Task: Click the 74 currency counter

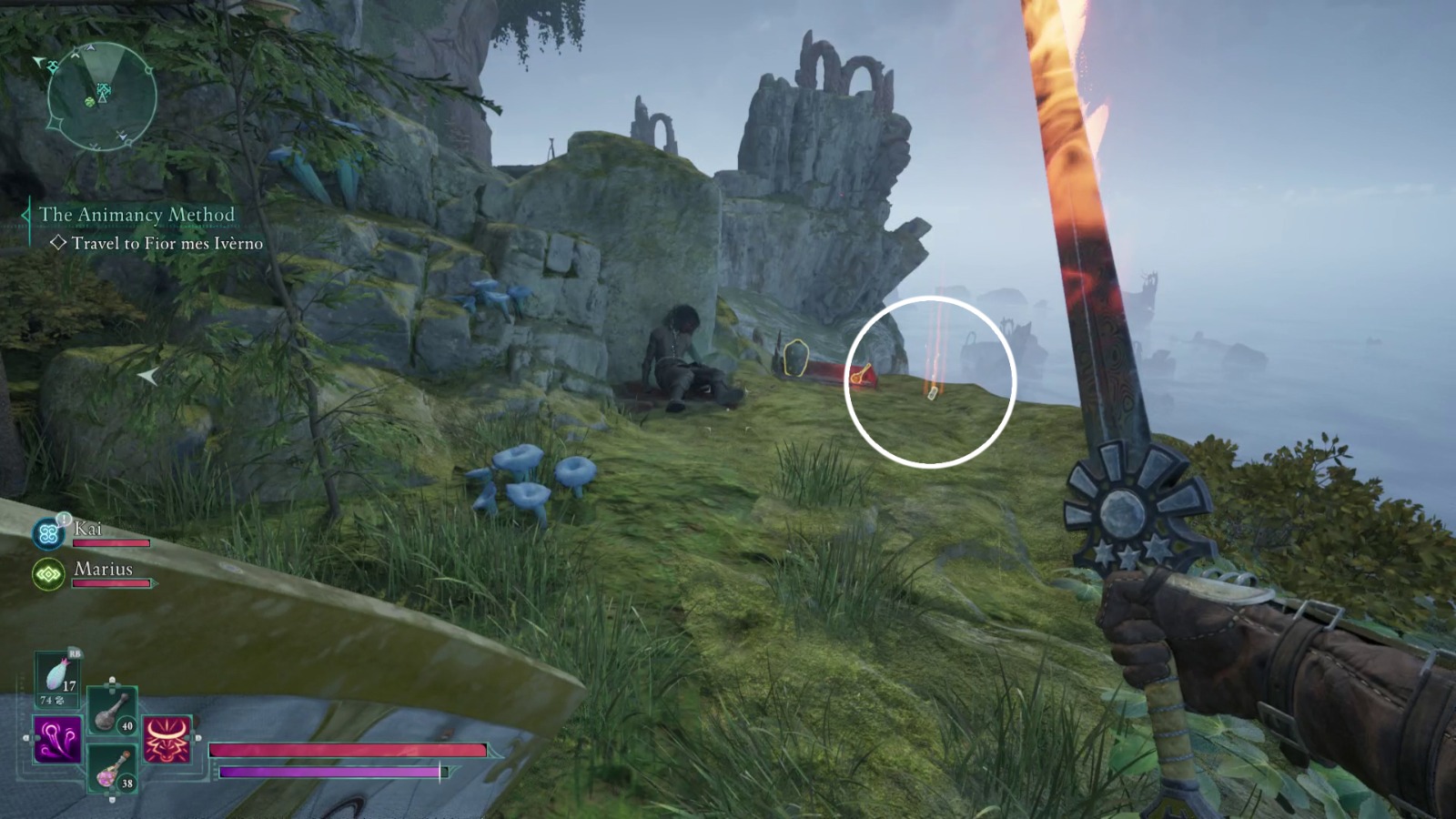Action: (48, 701)
